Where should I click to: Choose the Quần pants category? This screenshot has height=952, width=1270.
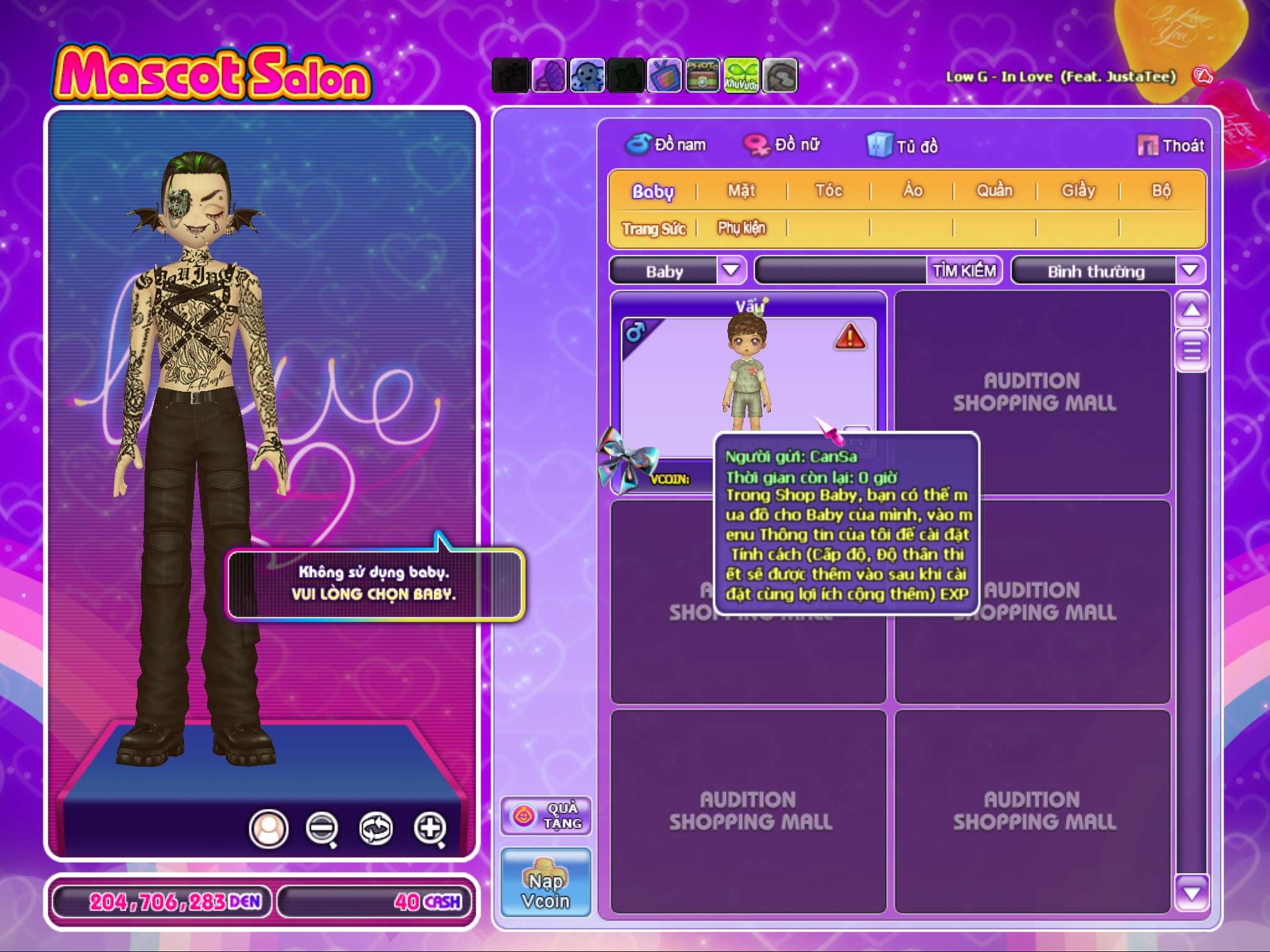[995, 191]
